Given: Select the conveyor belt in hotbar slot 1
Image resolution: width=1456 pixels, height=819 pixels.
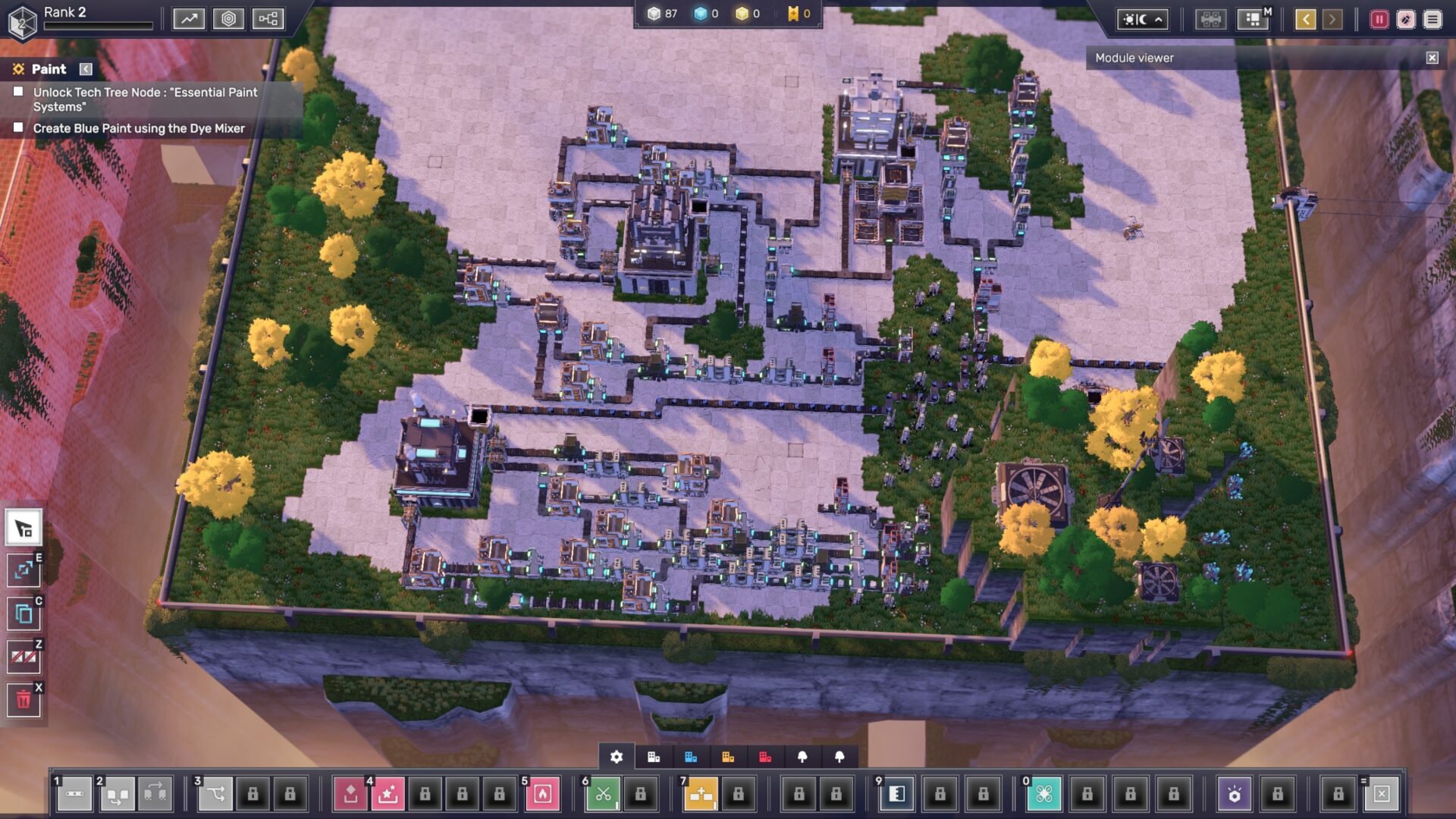Looking at the screenshot, I should [74, 794].
